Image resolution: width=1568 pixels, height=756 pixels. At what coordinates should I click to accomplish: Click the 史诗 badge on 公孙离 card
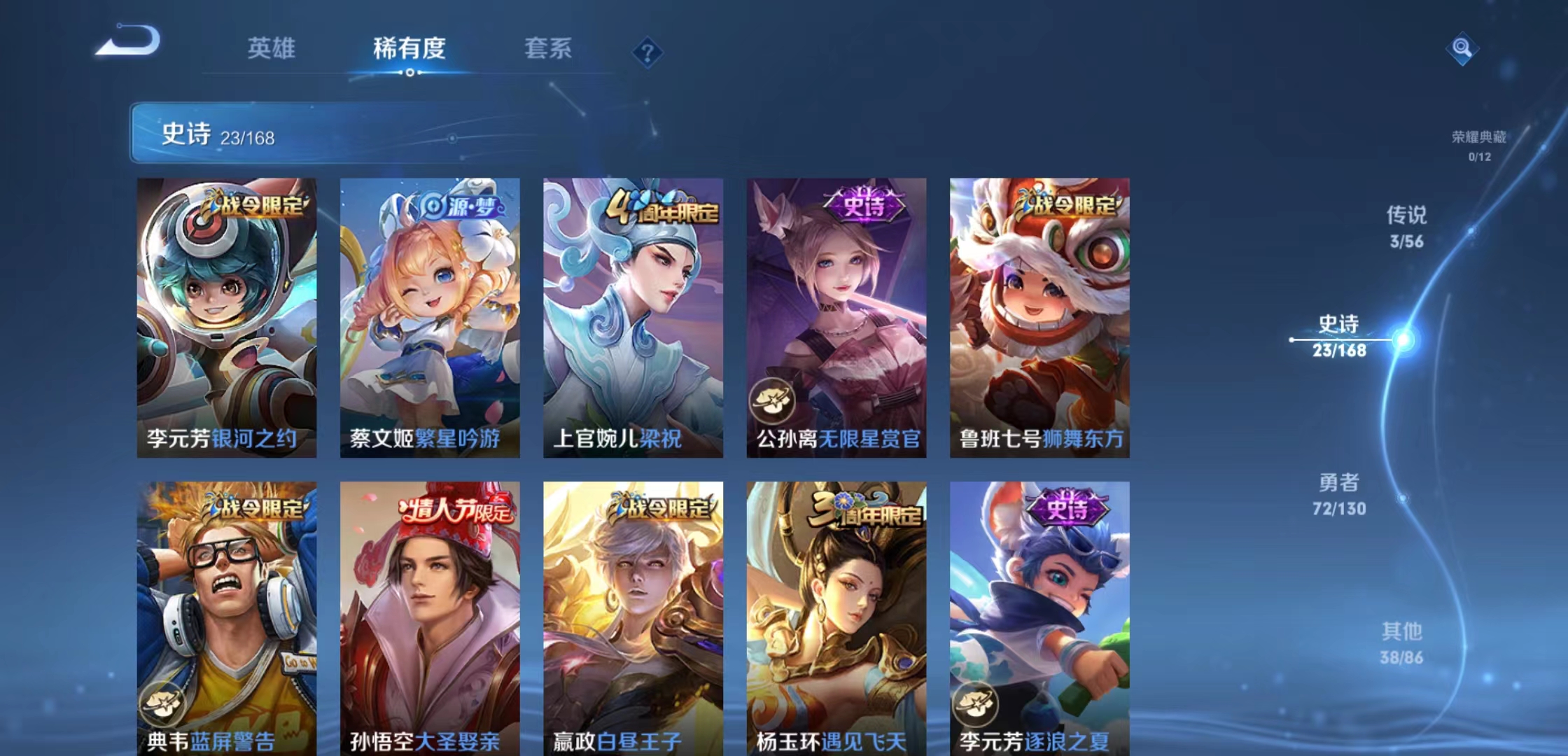[864, 204]
